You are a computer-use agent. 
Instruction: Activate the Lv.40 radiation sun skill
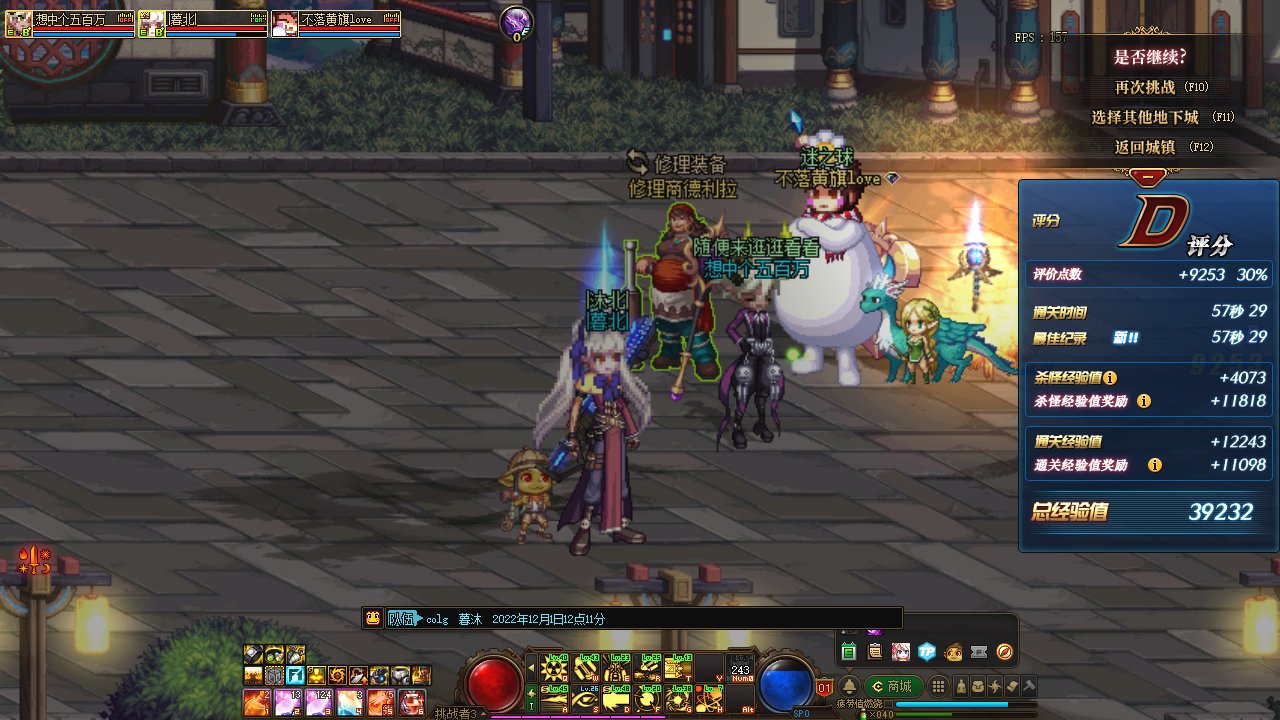click(553, 666)
